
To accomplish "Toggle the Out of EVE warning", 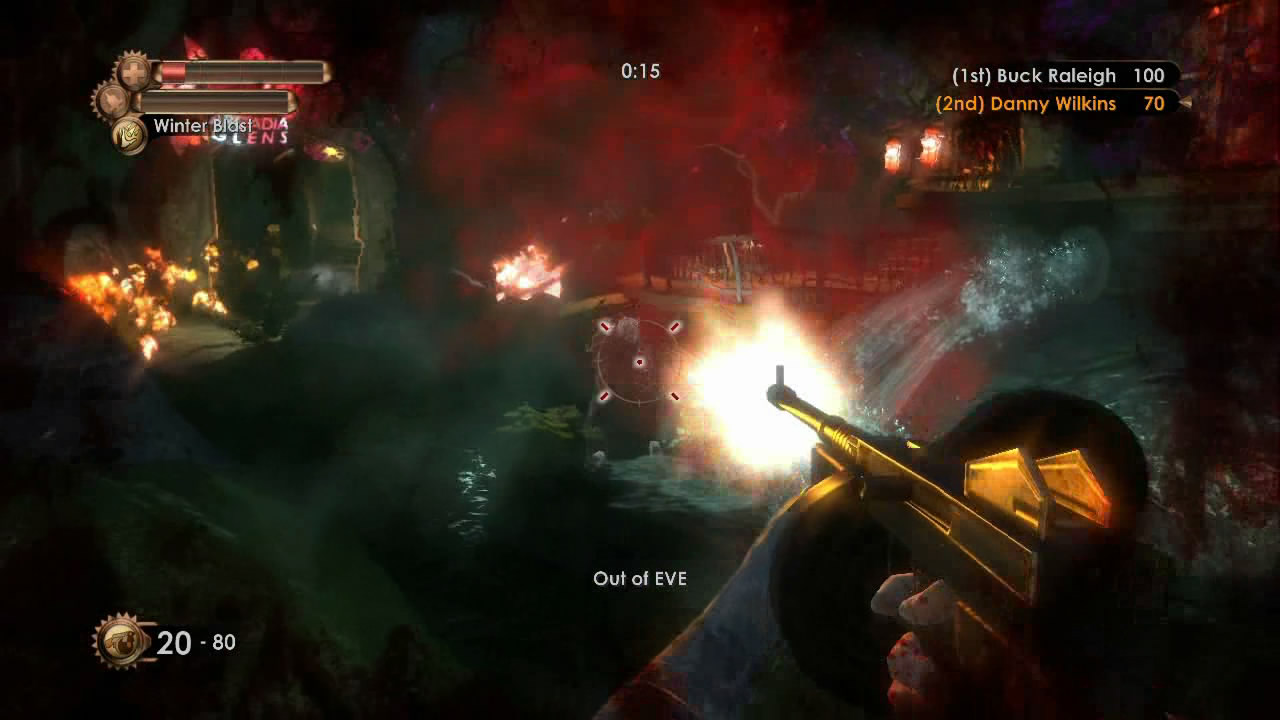I will point(640,578).
